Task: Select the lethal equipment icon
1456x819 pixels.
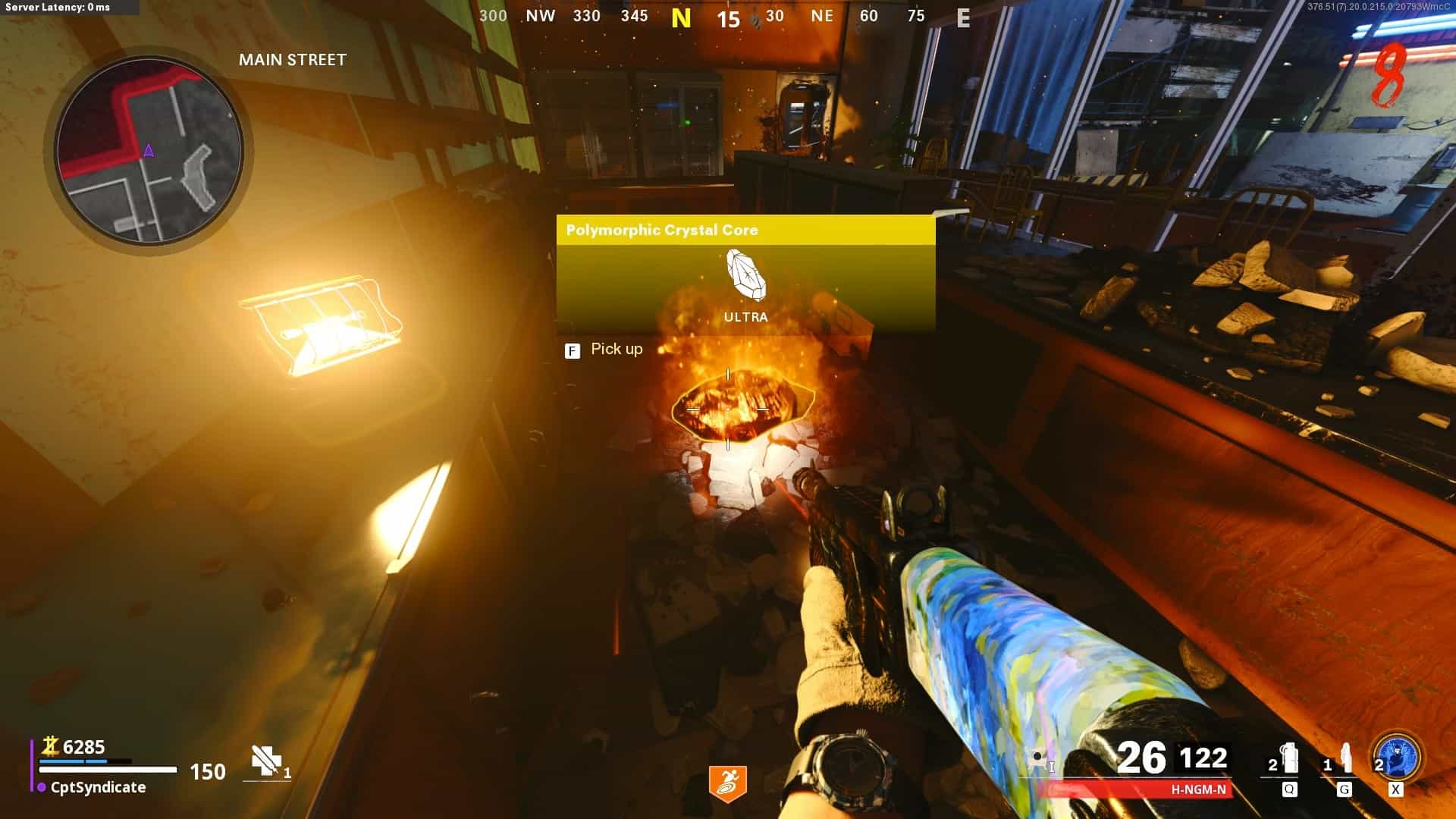Action: click(x=1345, y=759)
